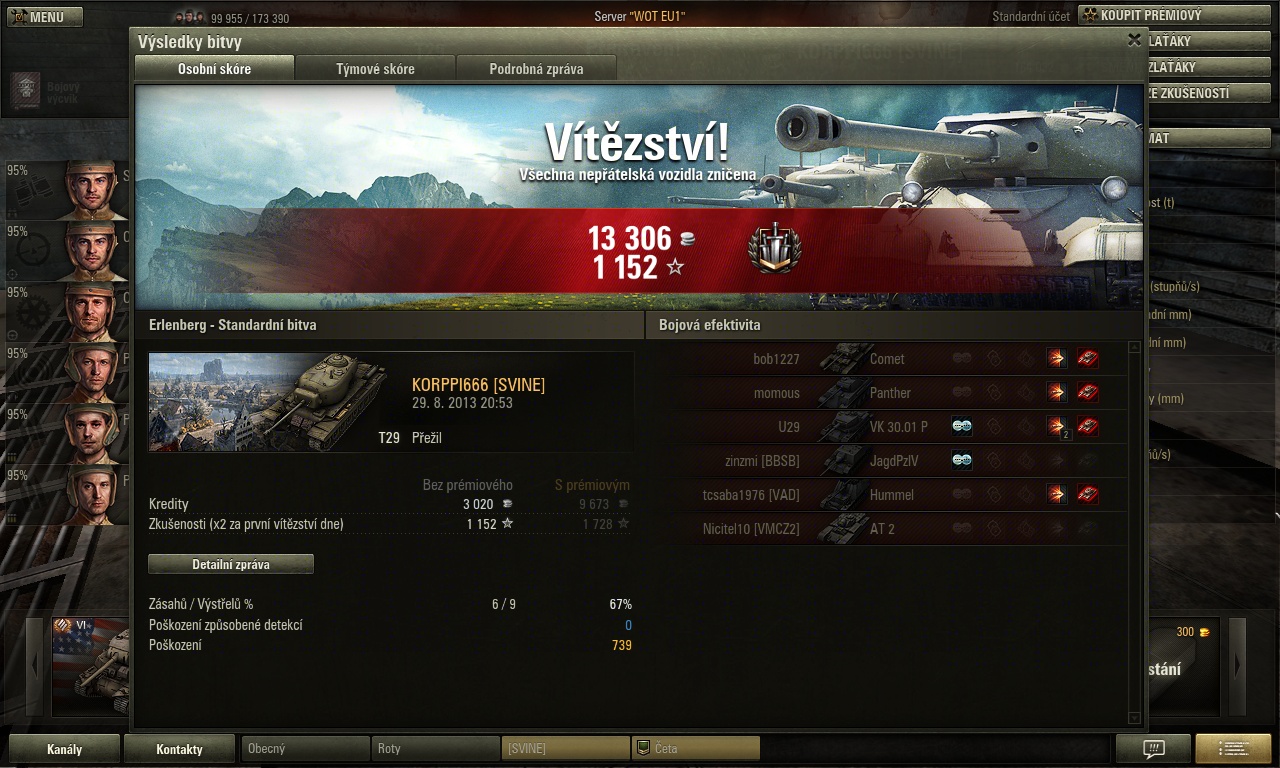The height and width of the screenshot is (768, 1280).
Task: Select the Osobní skóre tab
Action: point(214,69)
